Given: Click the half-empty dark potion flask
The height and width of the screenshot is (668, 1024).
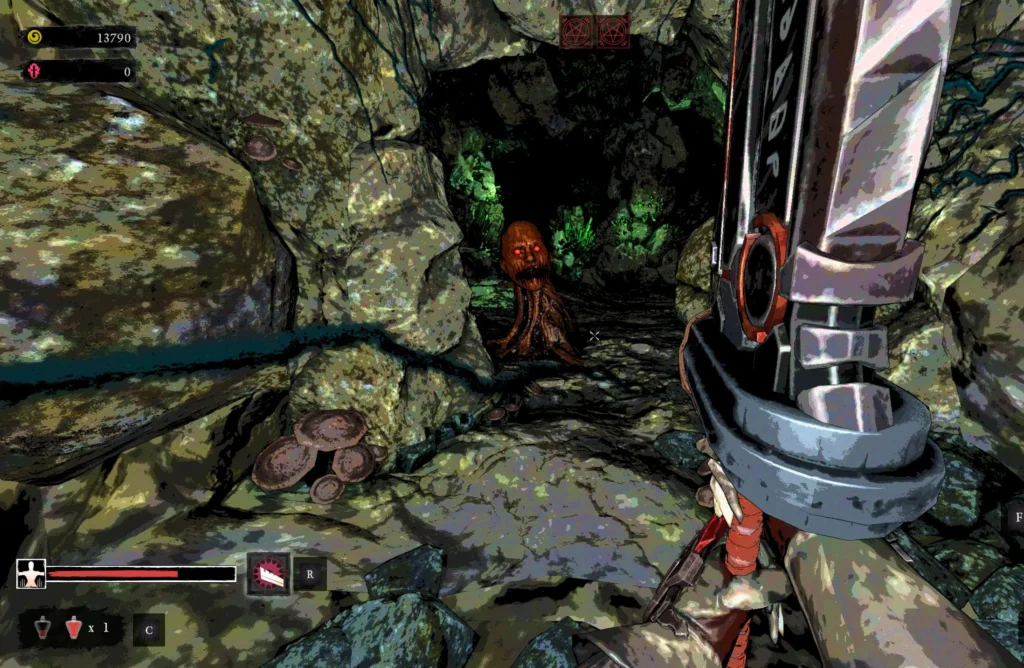Looking at the screenshot, I should [44, 628].
